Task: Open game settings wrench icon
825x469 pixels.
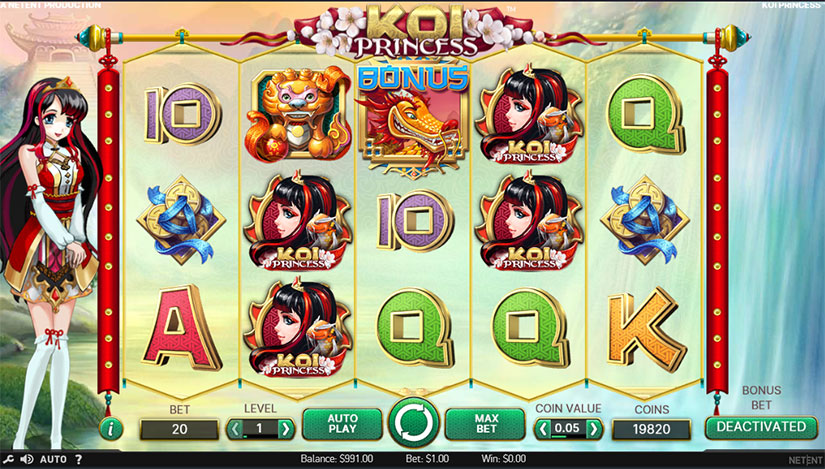Action: (9, 459)
